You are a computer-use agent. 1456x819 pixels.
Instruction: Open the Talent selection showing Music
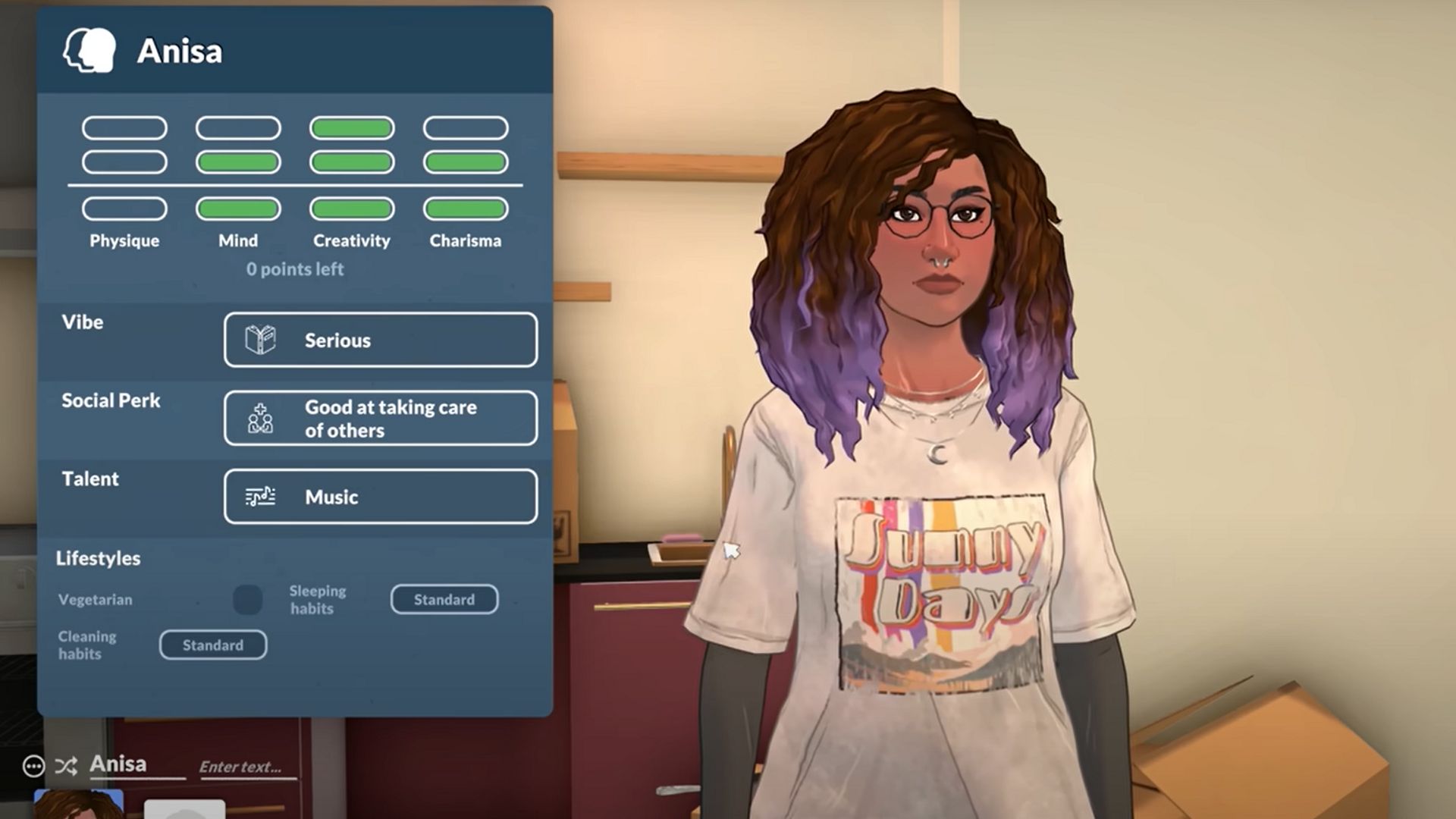pos(381,497)
